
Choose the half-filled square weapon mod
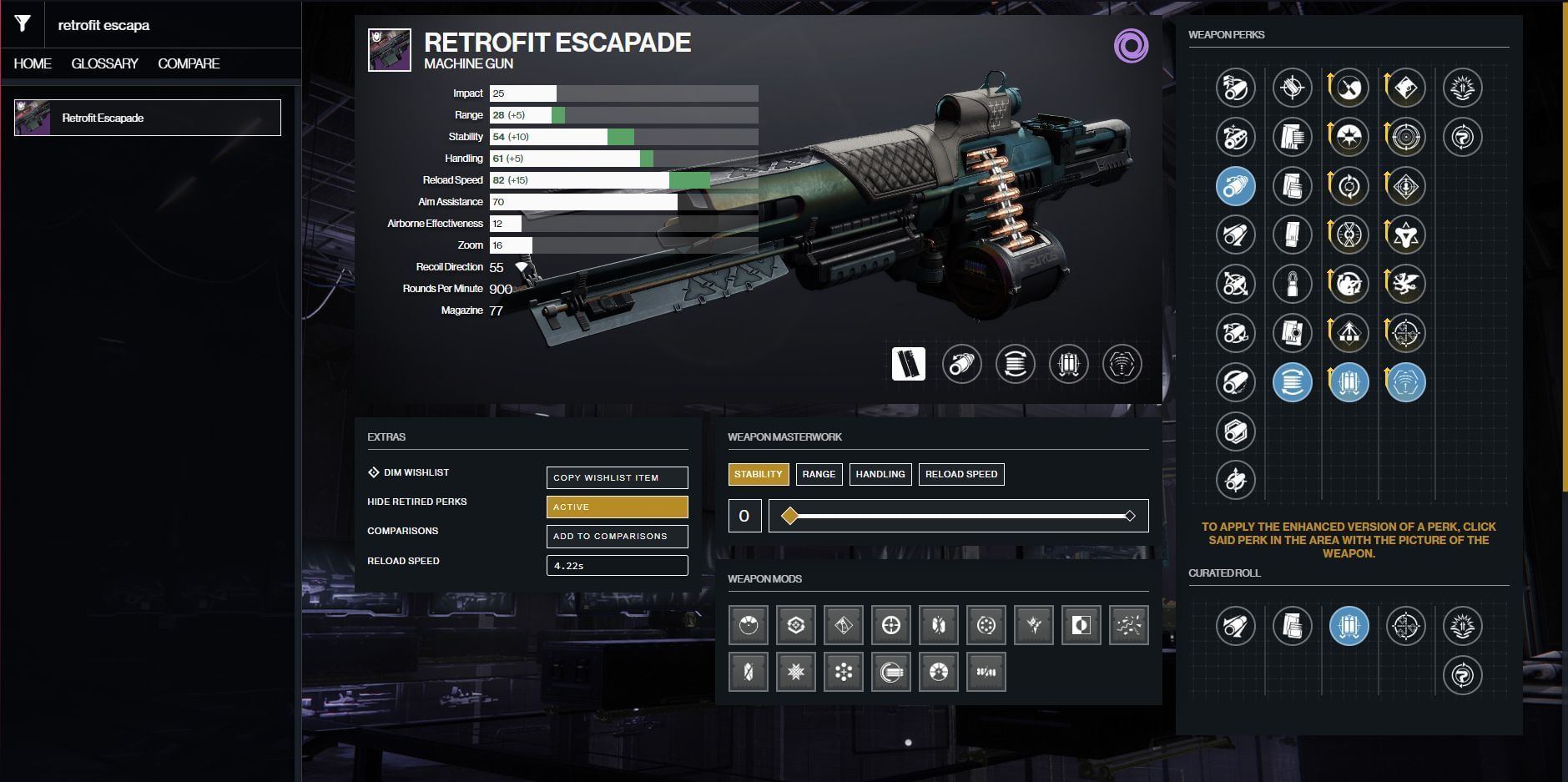[1081, 625]
